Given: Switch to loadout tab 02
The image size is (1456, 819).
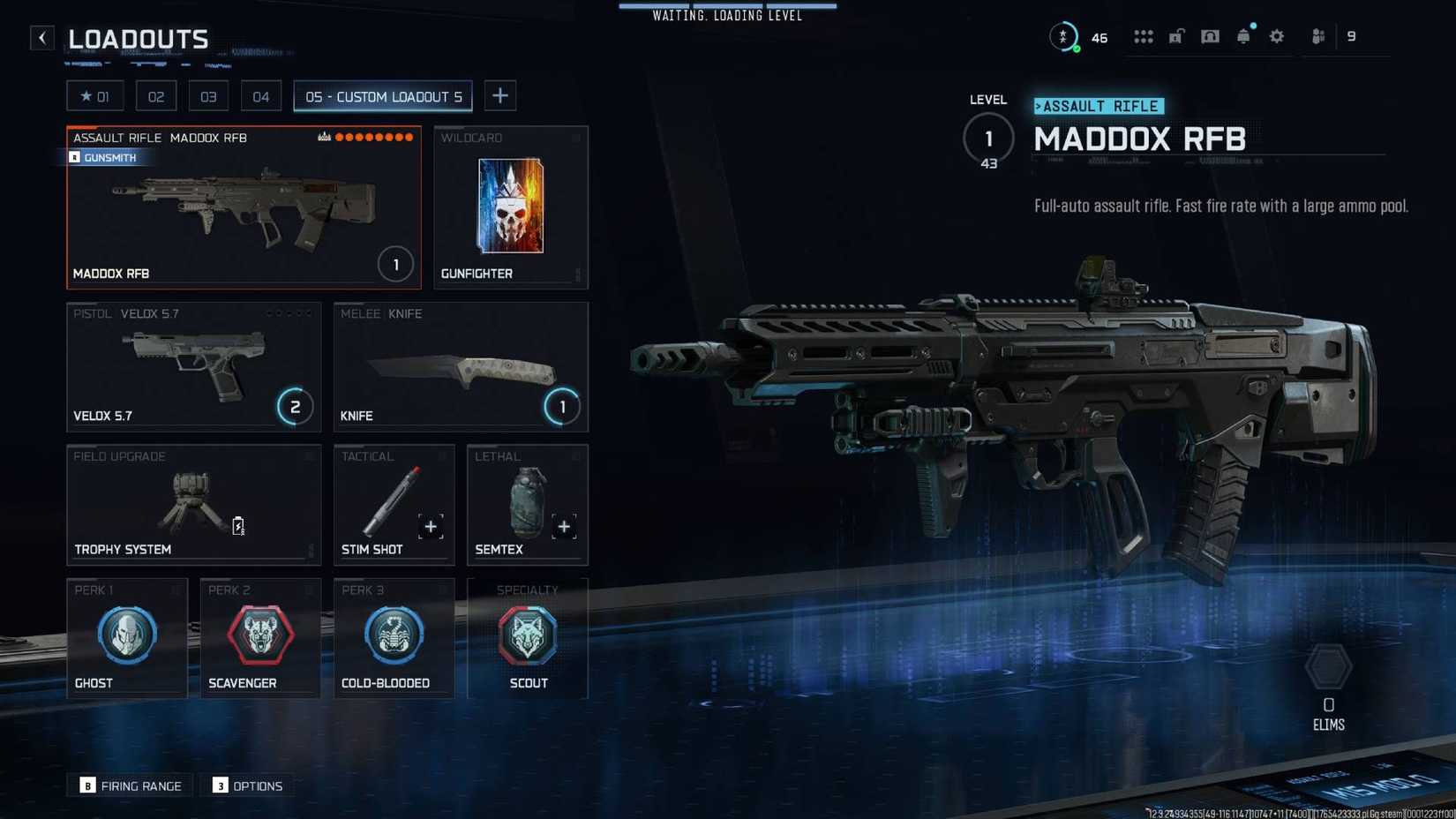Looking at the screenshot, I should [156, 95].
